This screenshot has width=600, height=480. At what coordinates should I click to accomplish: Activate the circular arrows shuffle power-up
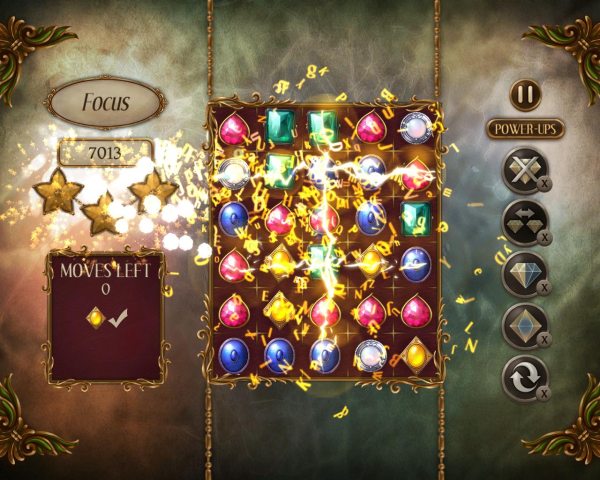pos(524,378)
